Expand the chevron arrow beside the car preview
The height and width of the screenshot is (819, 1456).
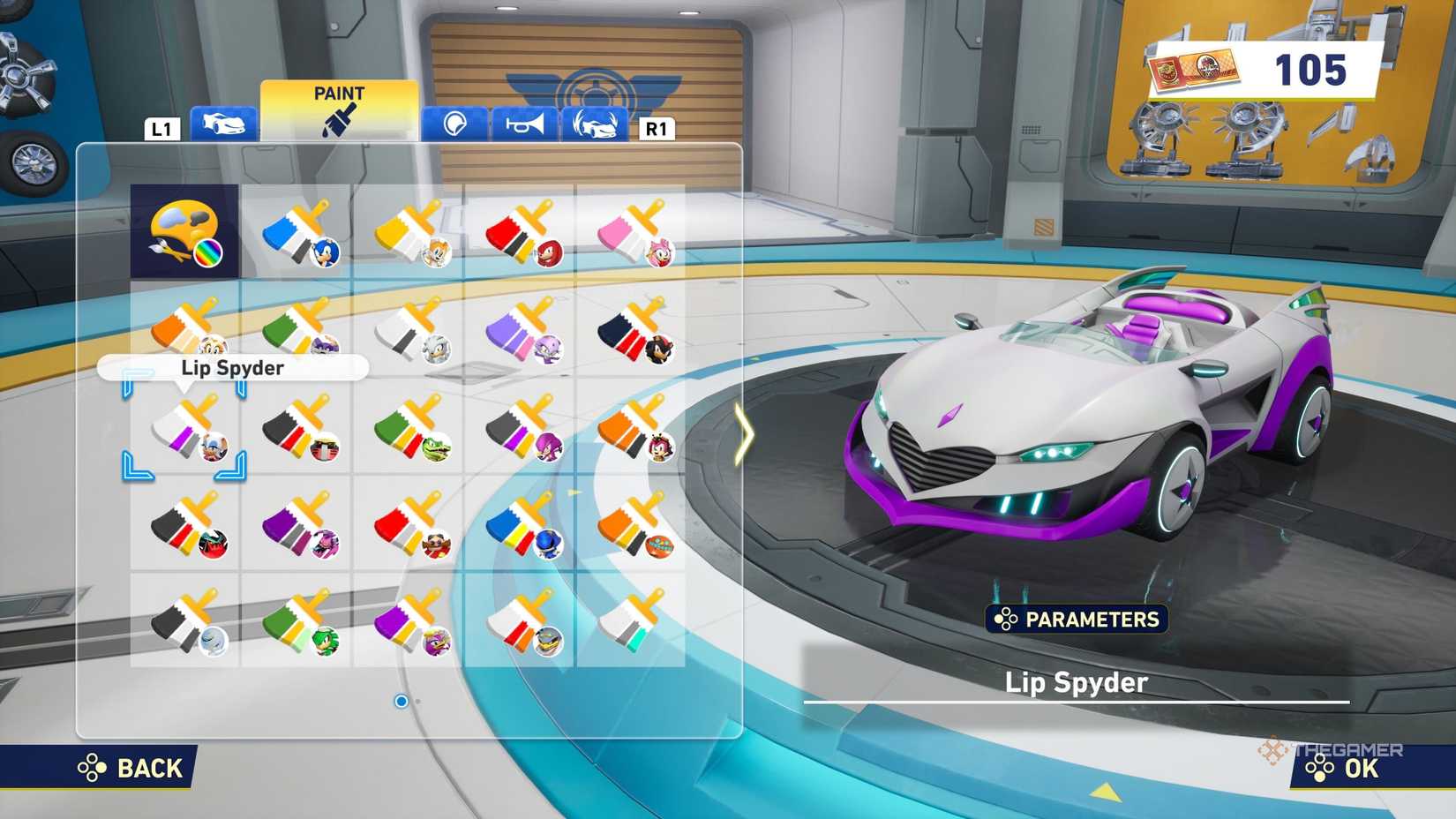pos(744,436)
